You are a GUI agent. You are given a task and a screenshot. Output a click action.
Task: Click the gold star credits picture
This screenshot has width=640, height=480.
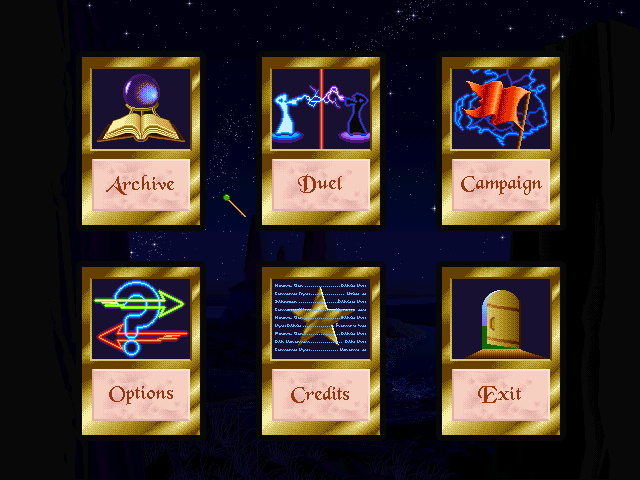click(320, 318)
